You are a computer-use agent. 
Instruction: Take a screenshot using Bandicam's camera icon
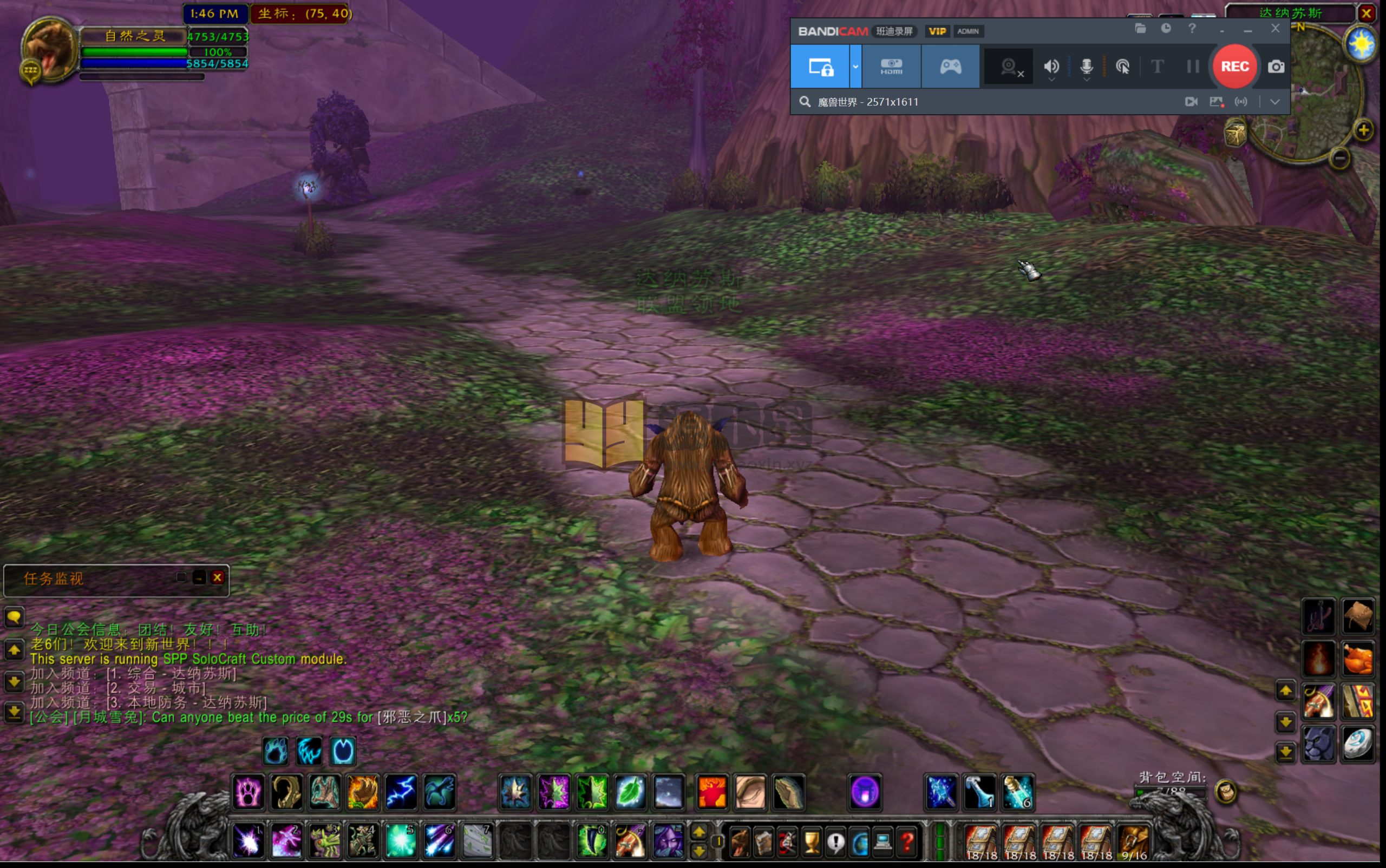coord(1276,67)
